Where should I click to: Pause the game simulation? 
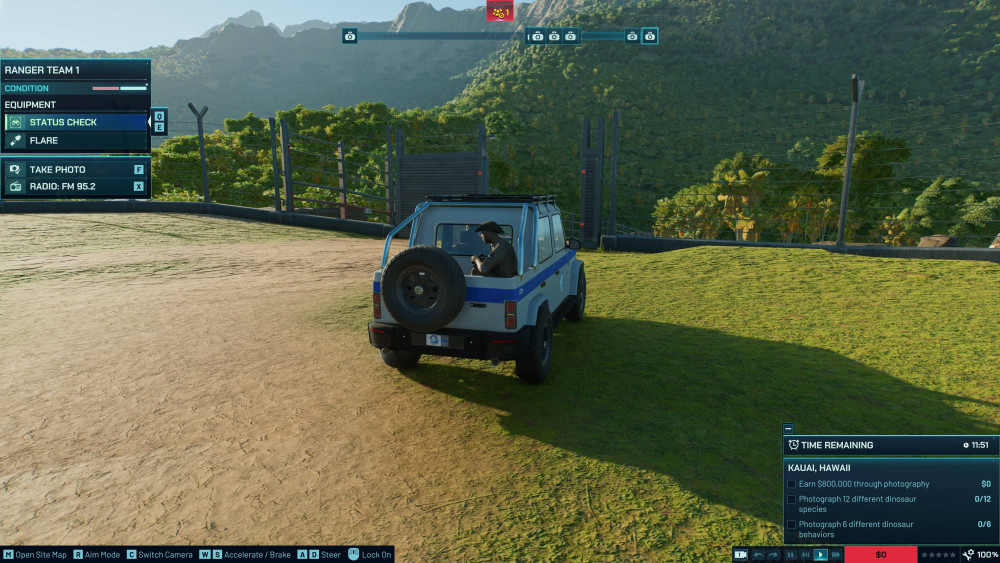[791, 554]
